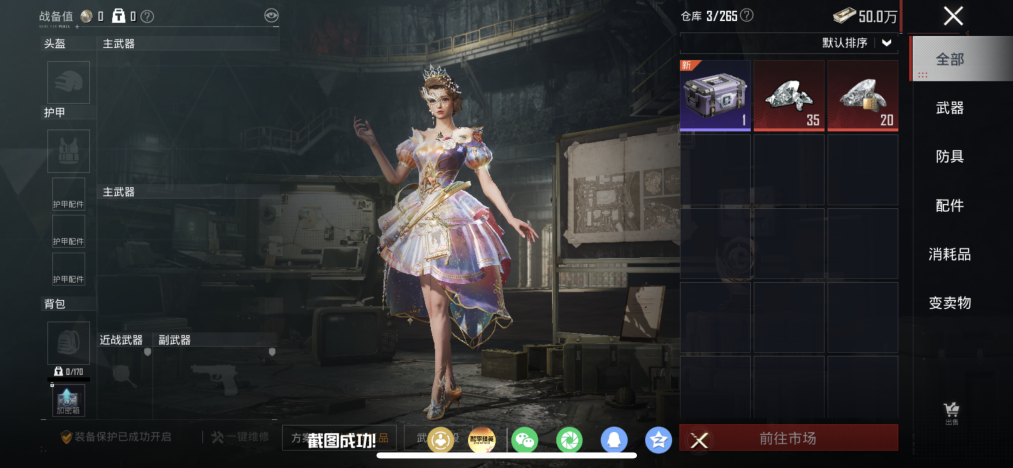Go to market via 前往市场 button
This screenshot has width=1013, height=468.
pos(788,438)
